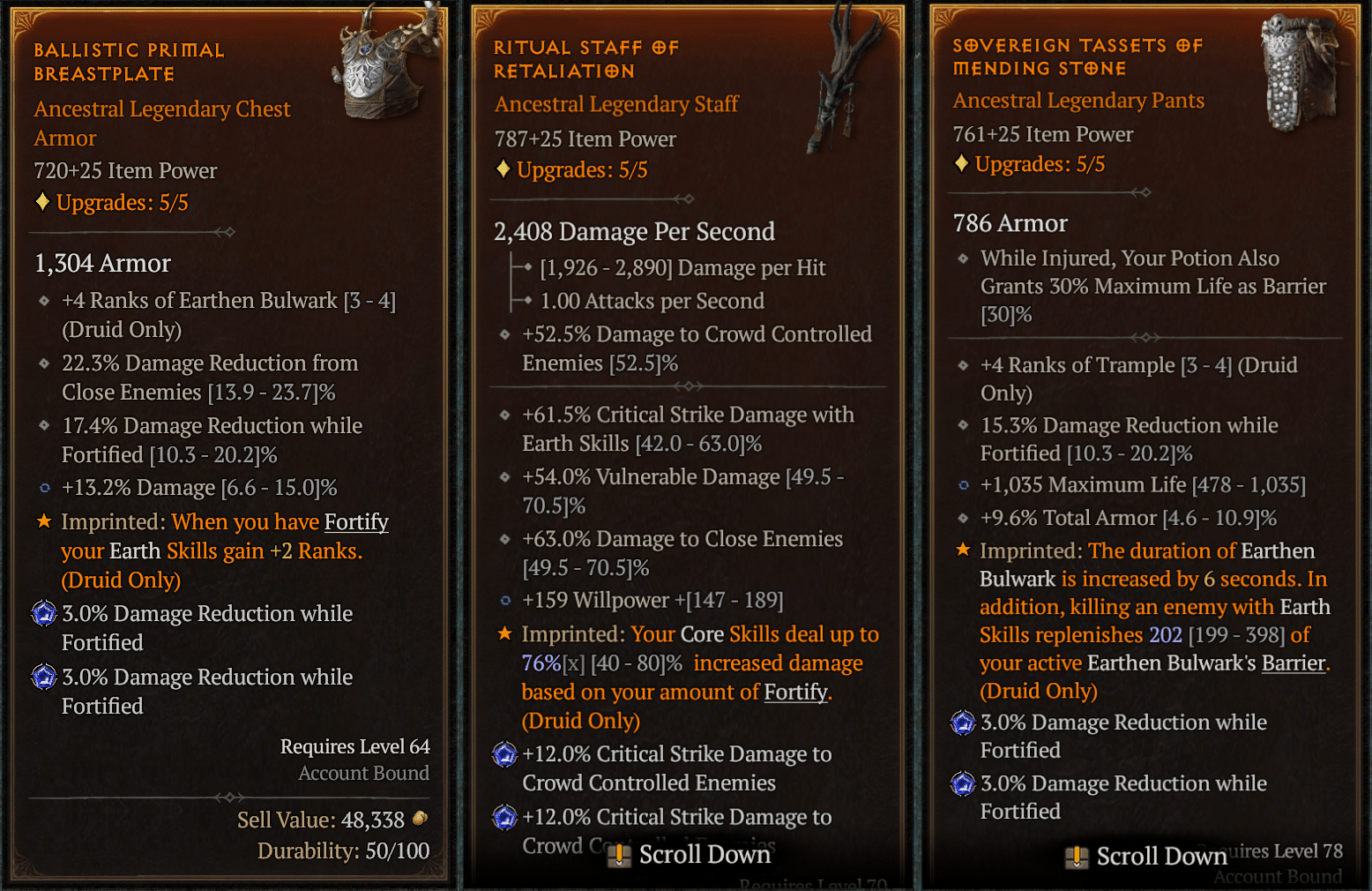Toggle the star icon on the breastplate's Imprinted affix

43,520
